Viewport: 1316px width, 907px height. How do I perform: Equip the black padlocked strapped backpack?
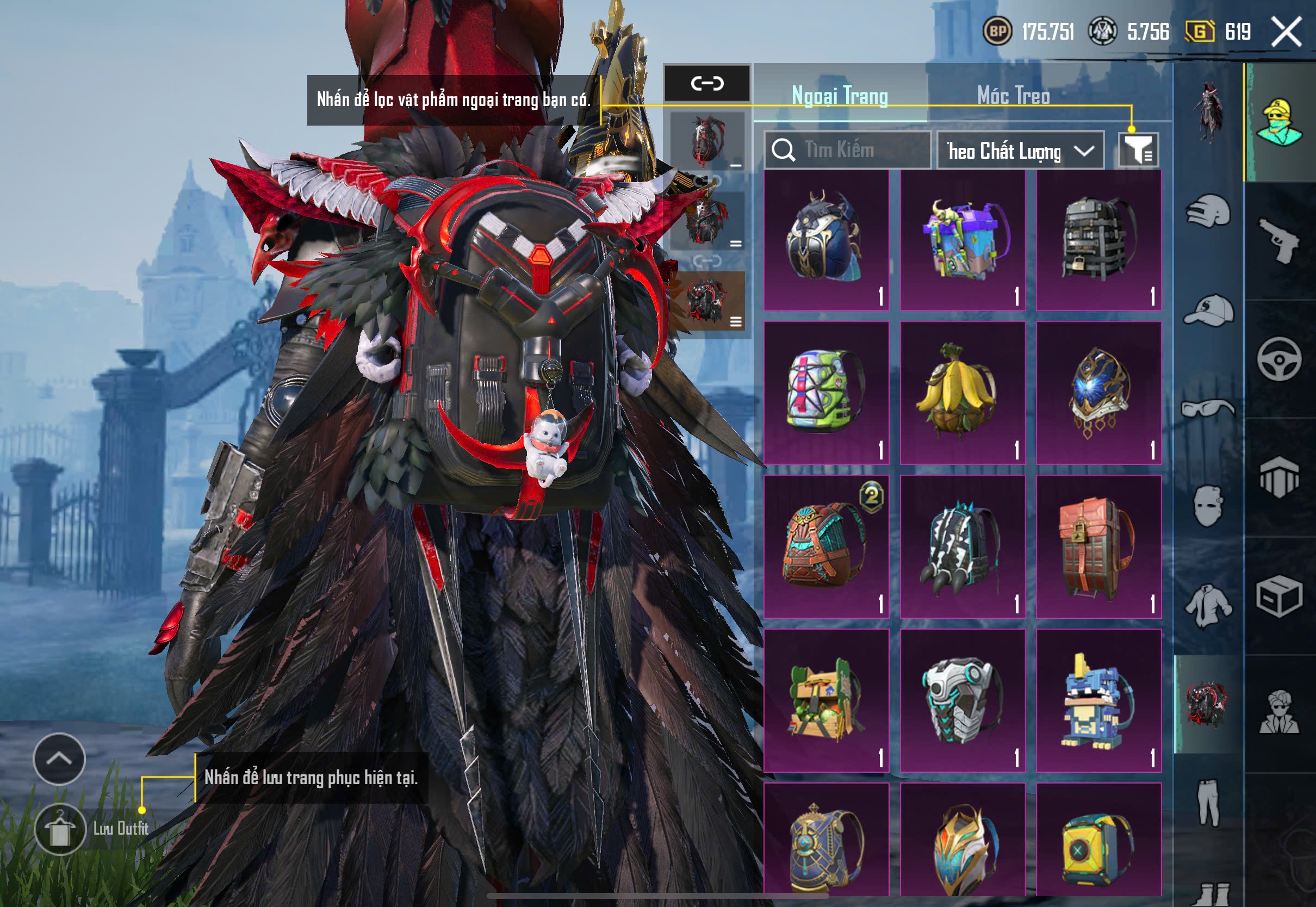tap(1098, 240)
